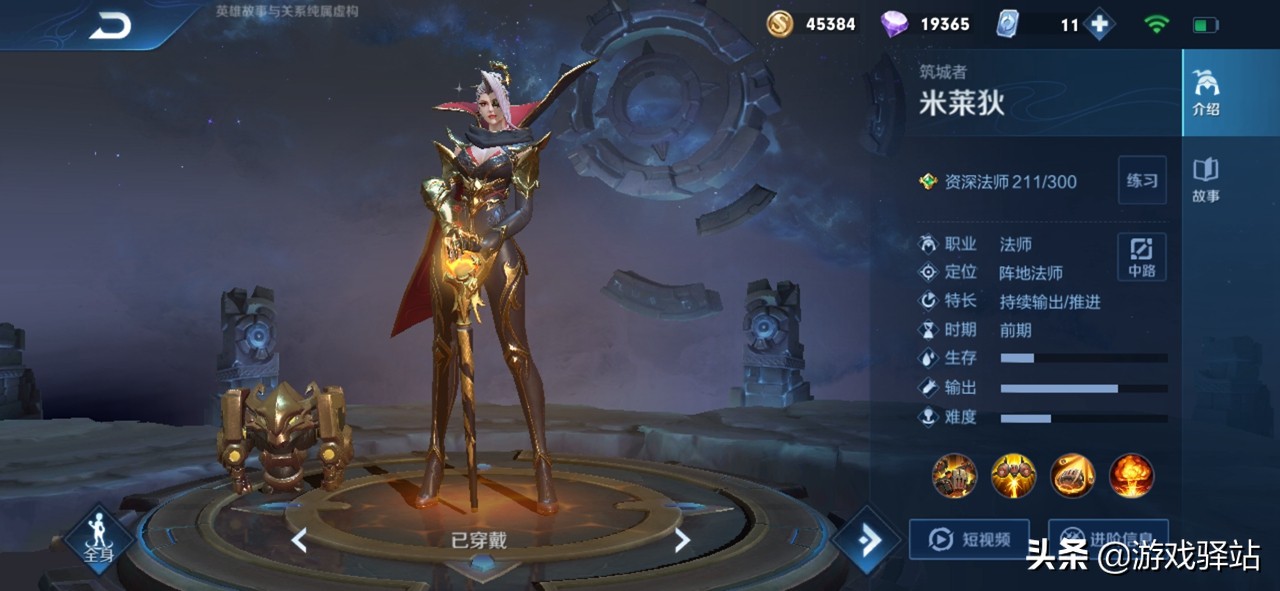Play the 短视频 short video
Image resolution: width=1280 pixels, height=591 pixels.
(x=969, y=540)
